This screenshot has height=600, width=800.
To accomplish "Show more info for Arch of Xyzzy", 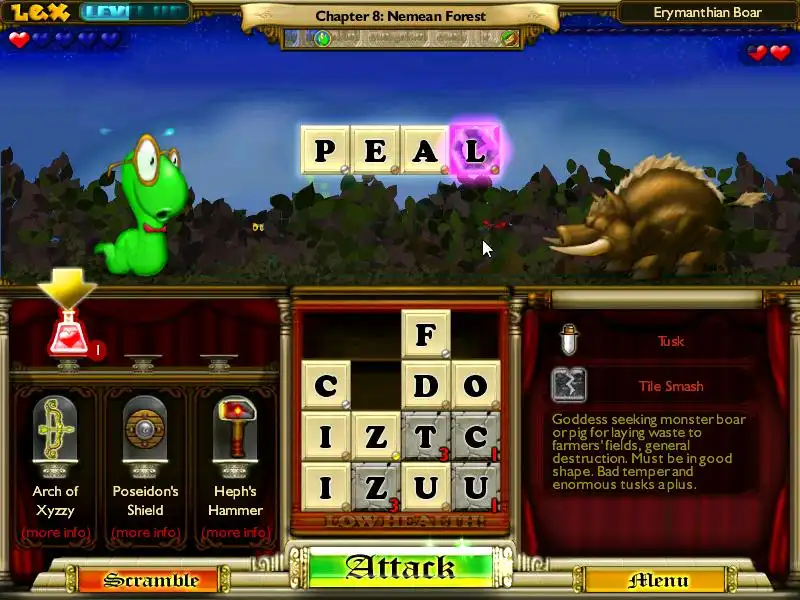I will [x=55, y=532].
